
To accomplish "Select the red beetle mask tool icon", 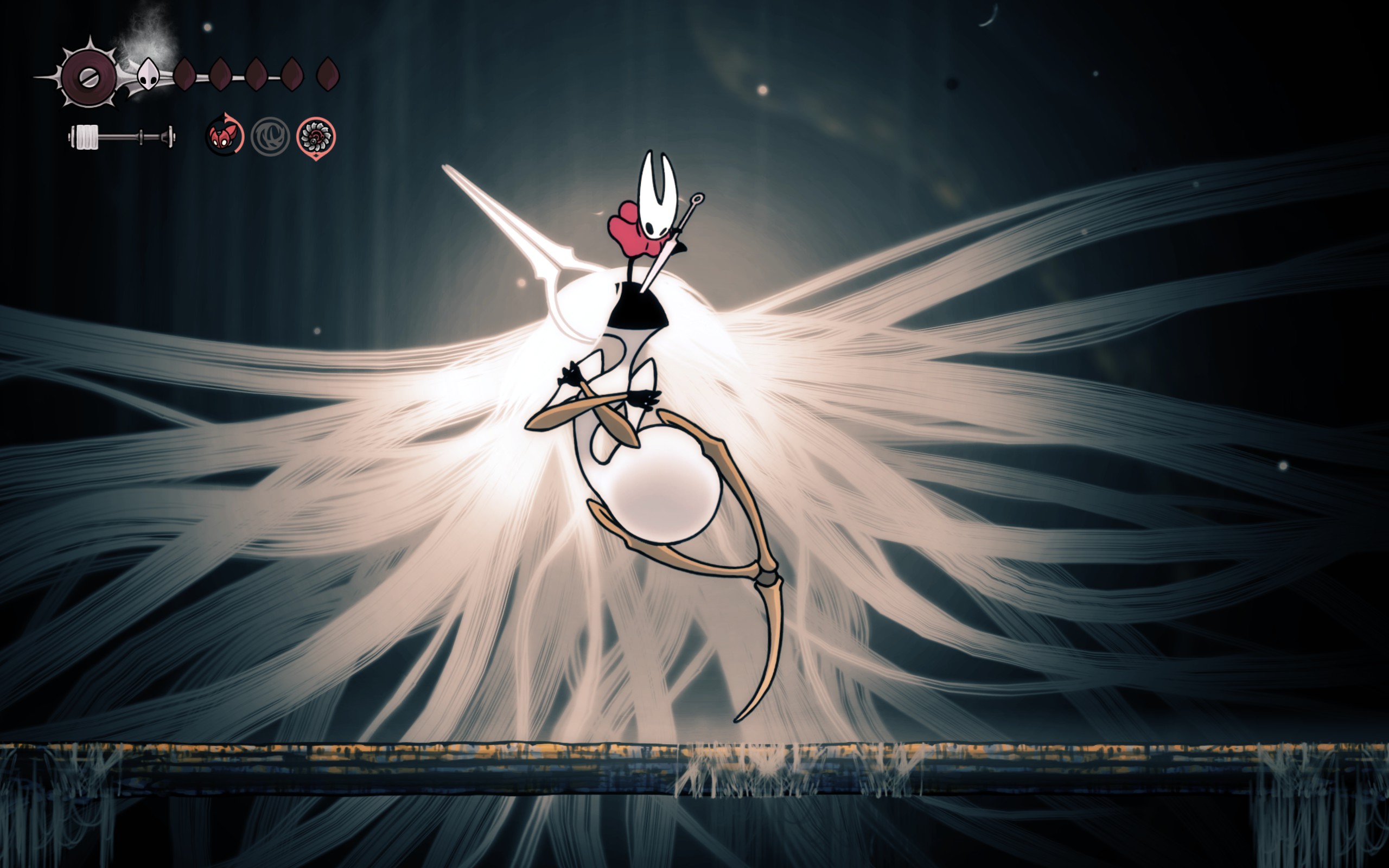I will click(224, 137).
